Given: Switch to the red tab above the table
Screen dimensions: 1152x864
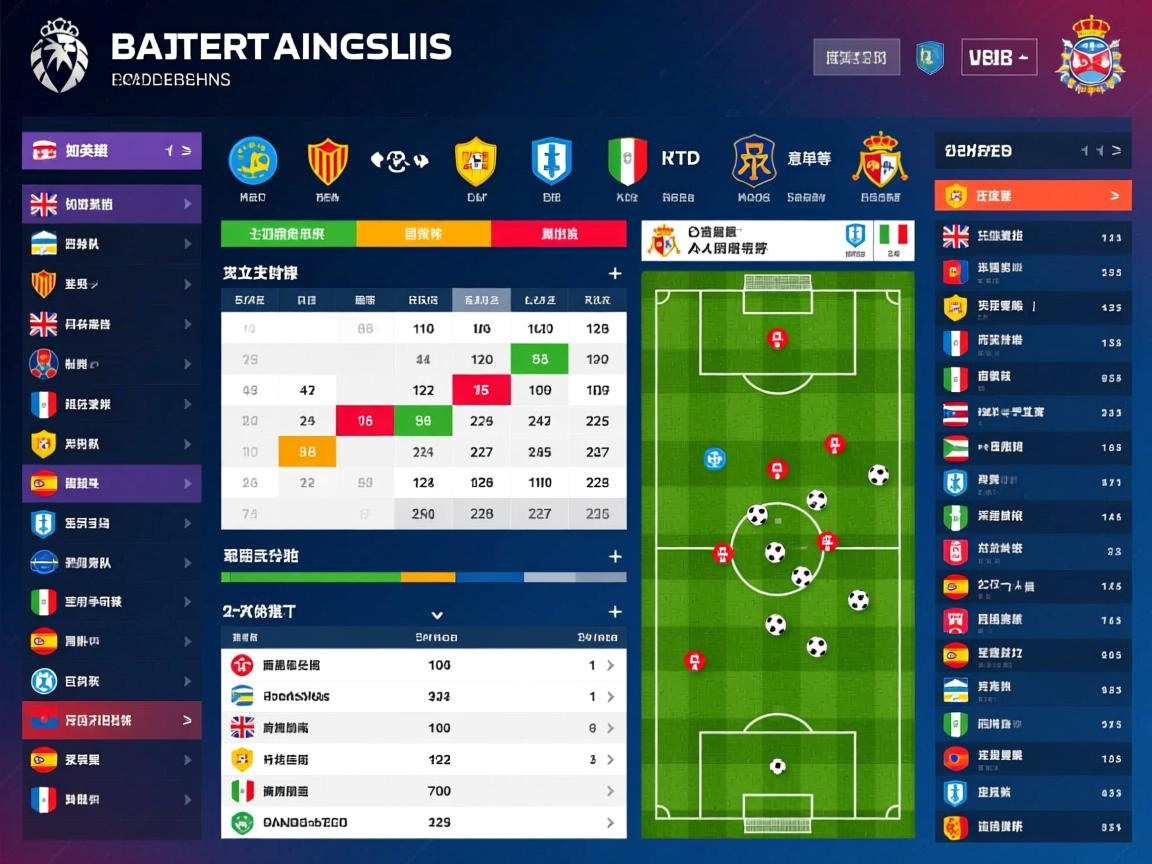Looking at the screenshot, I should click(558, 234).
